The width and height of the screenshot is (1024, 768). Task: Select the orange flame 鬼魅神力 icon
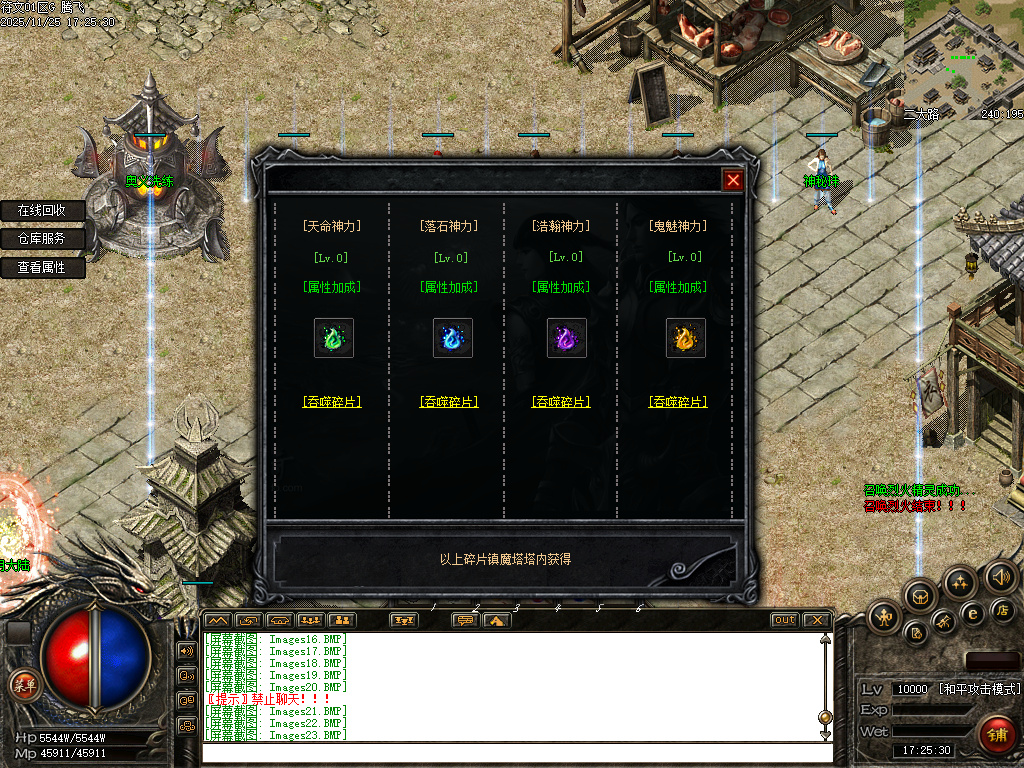pos(685,338)
